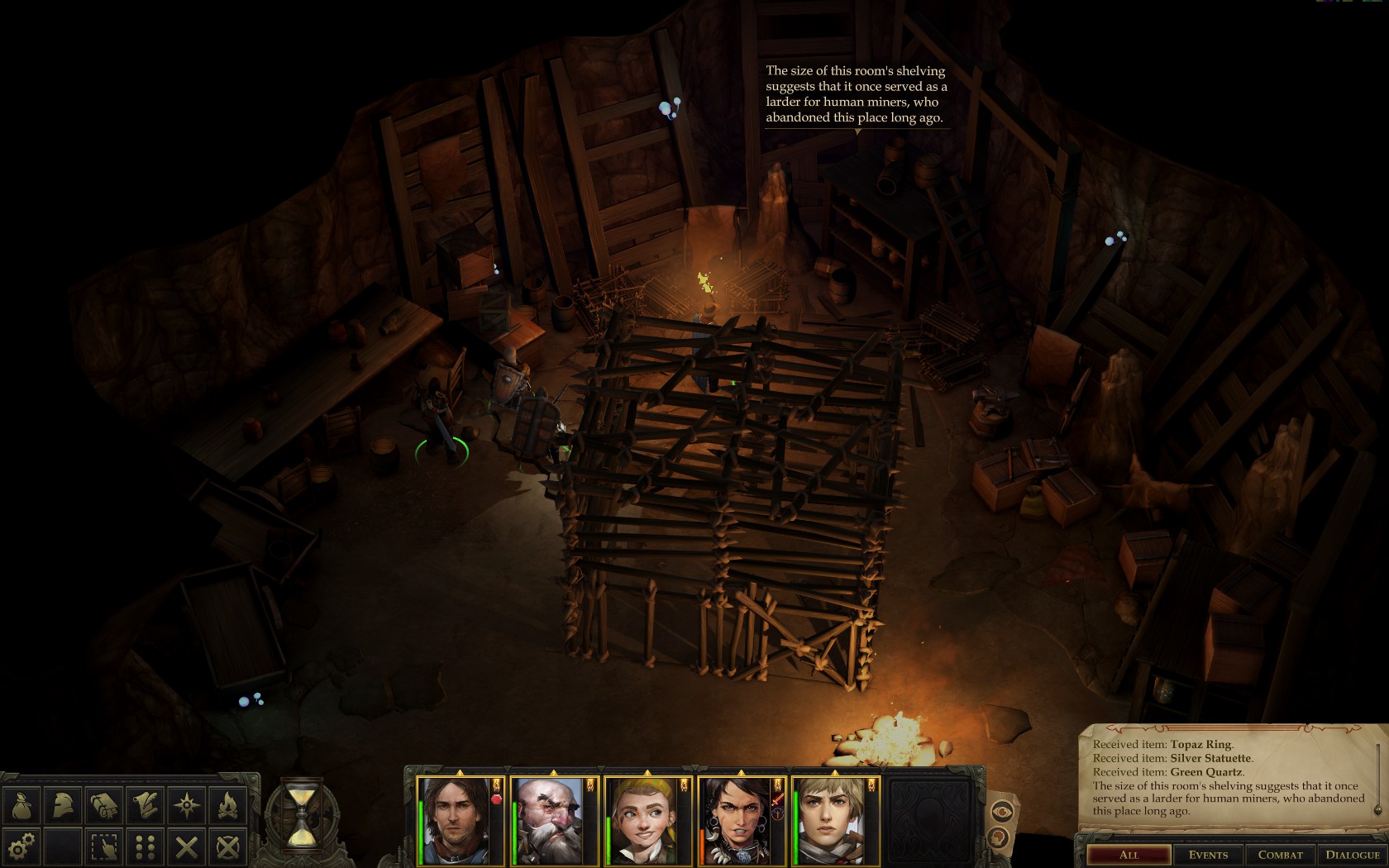Open the character sheet helmet icon
This screenshot has width=1389, height=868.
point(63,804)
